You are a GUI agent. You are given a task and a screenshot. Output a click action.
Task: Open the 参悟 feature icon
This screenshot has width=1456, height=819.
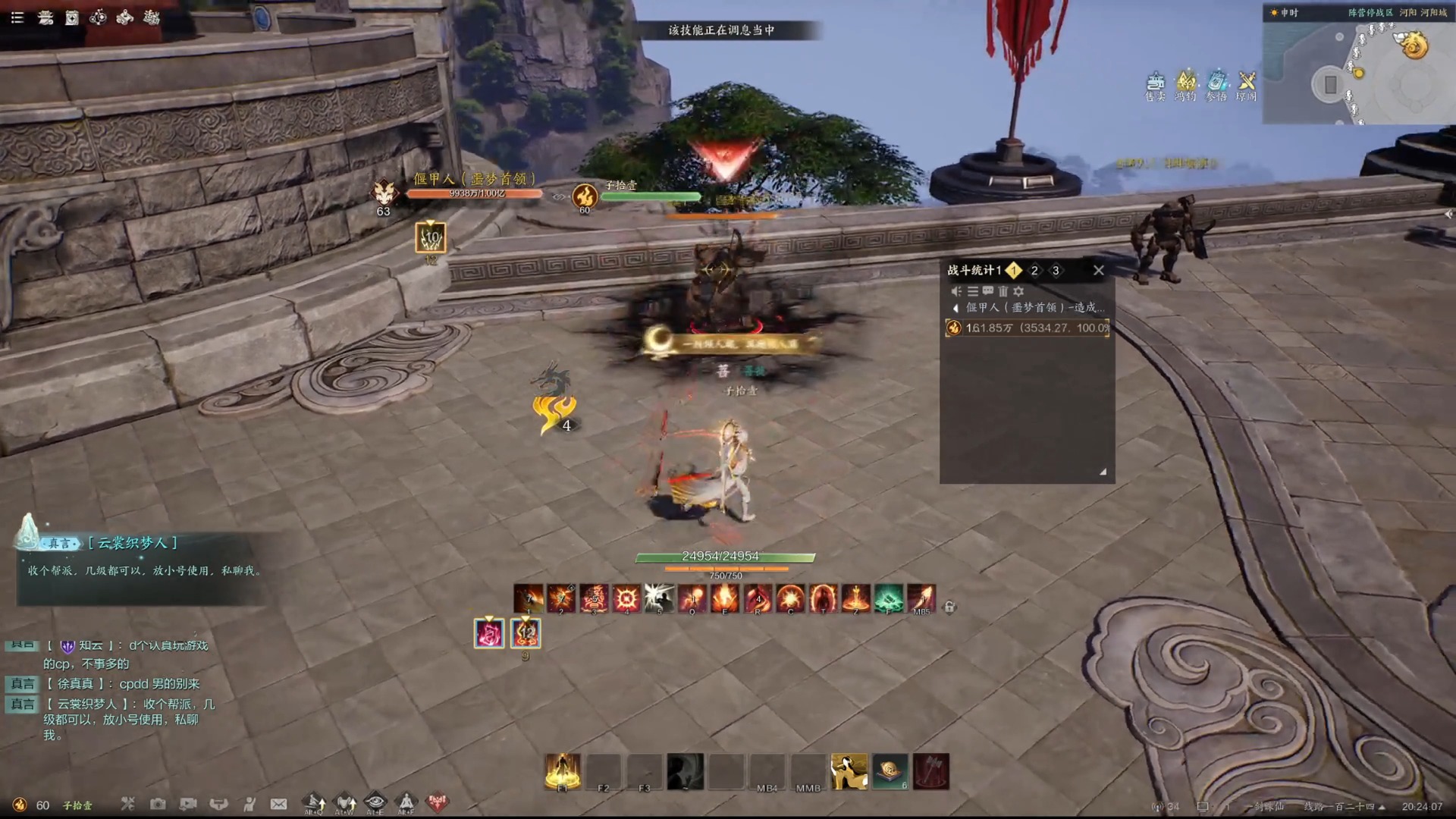click(x=1216, y=85)
